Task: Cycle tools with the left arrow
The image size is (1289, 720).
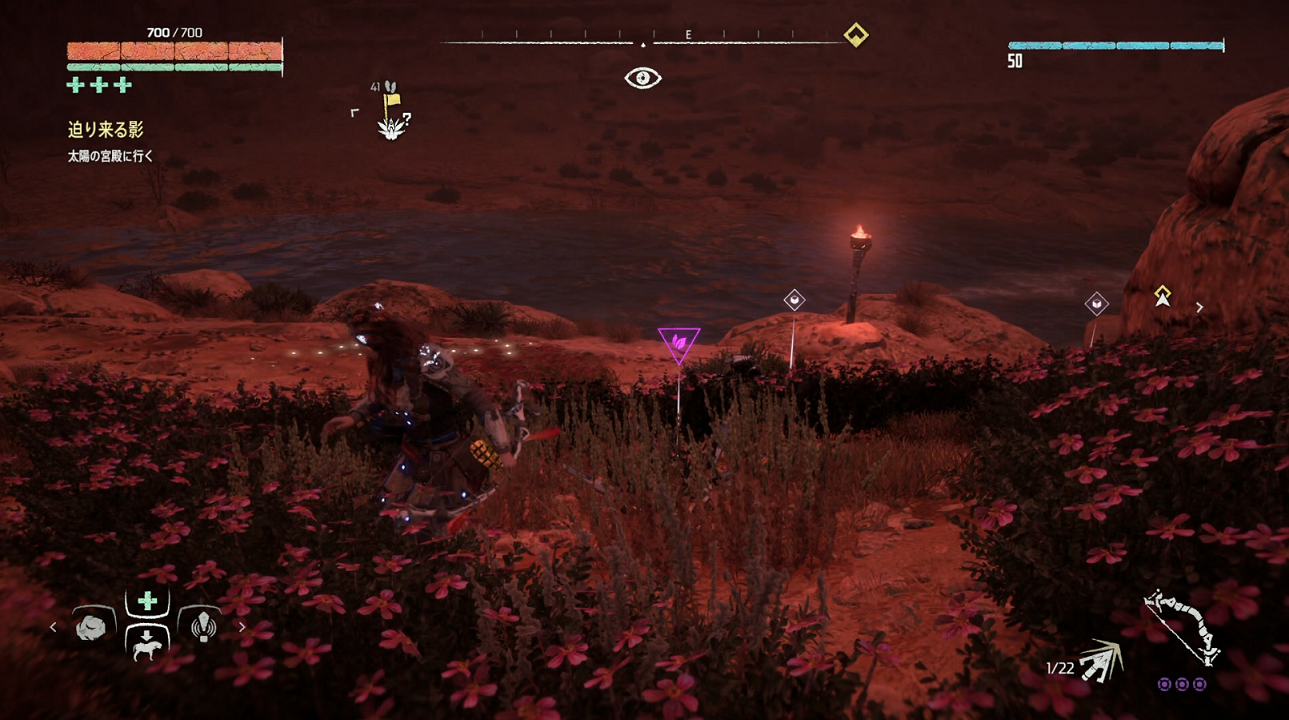Action: tap(54, 628)
